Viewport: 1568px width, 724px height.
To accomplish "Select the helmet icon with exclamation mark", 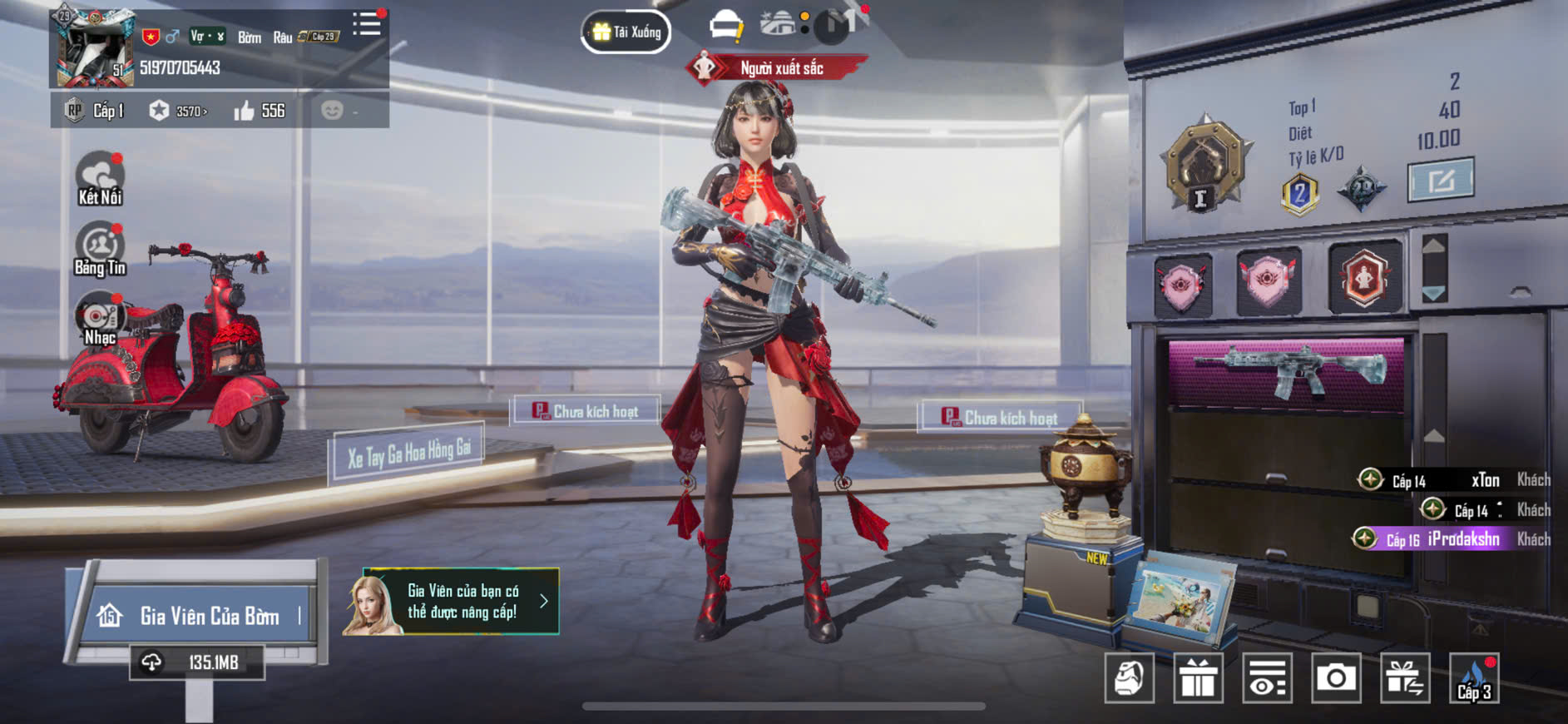I will (x=726, y=26).
